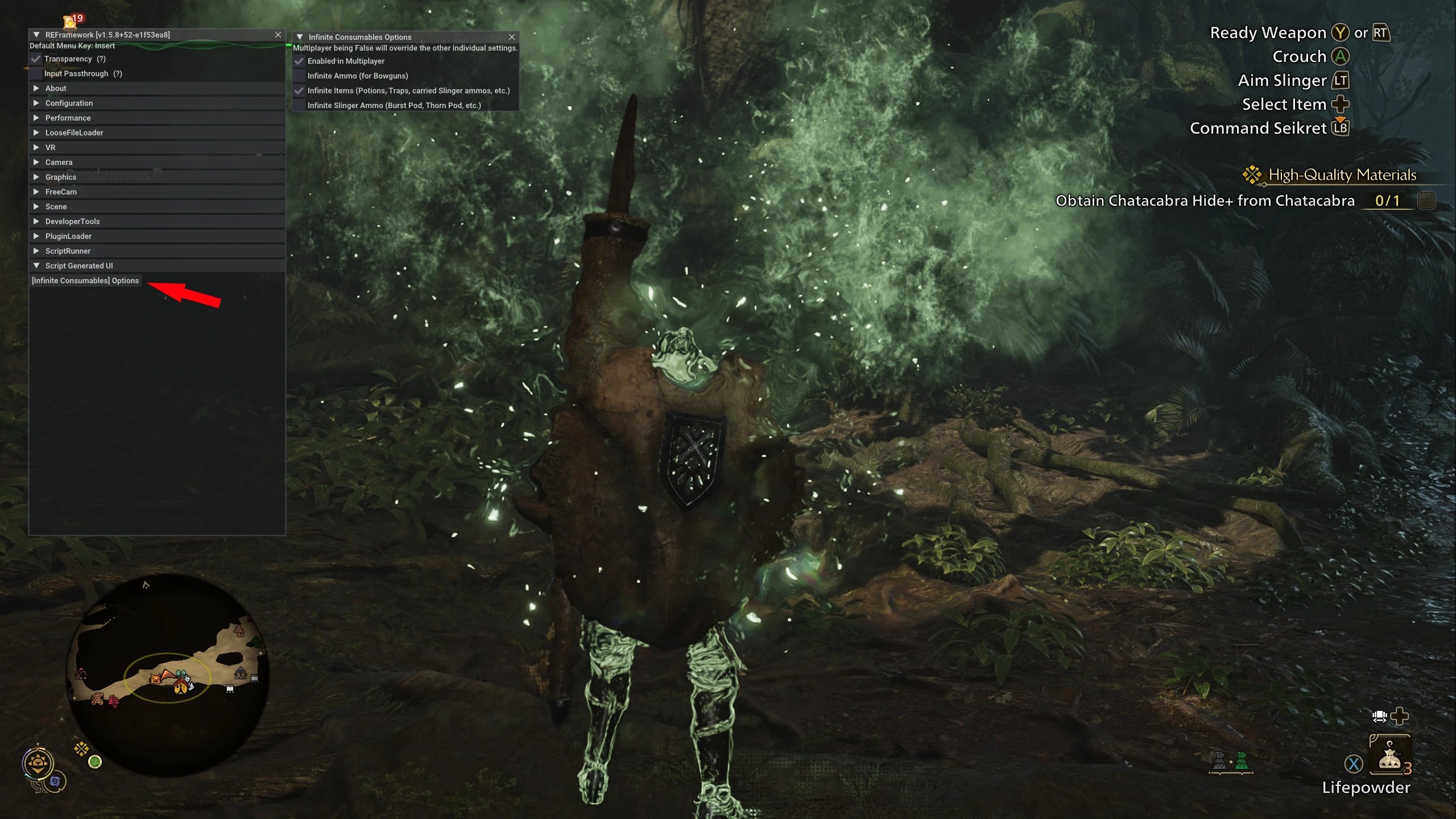Close the Infinite Consumables Options window

click(x=512, y=37)
